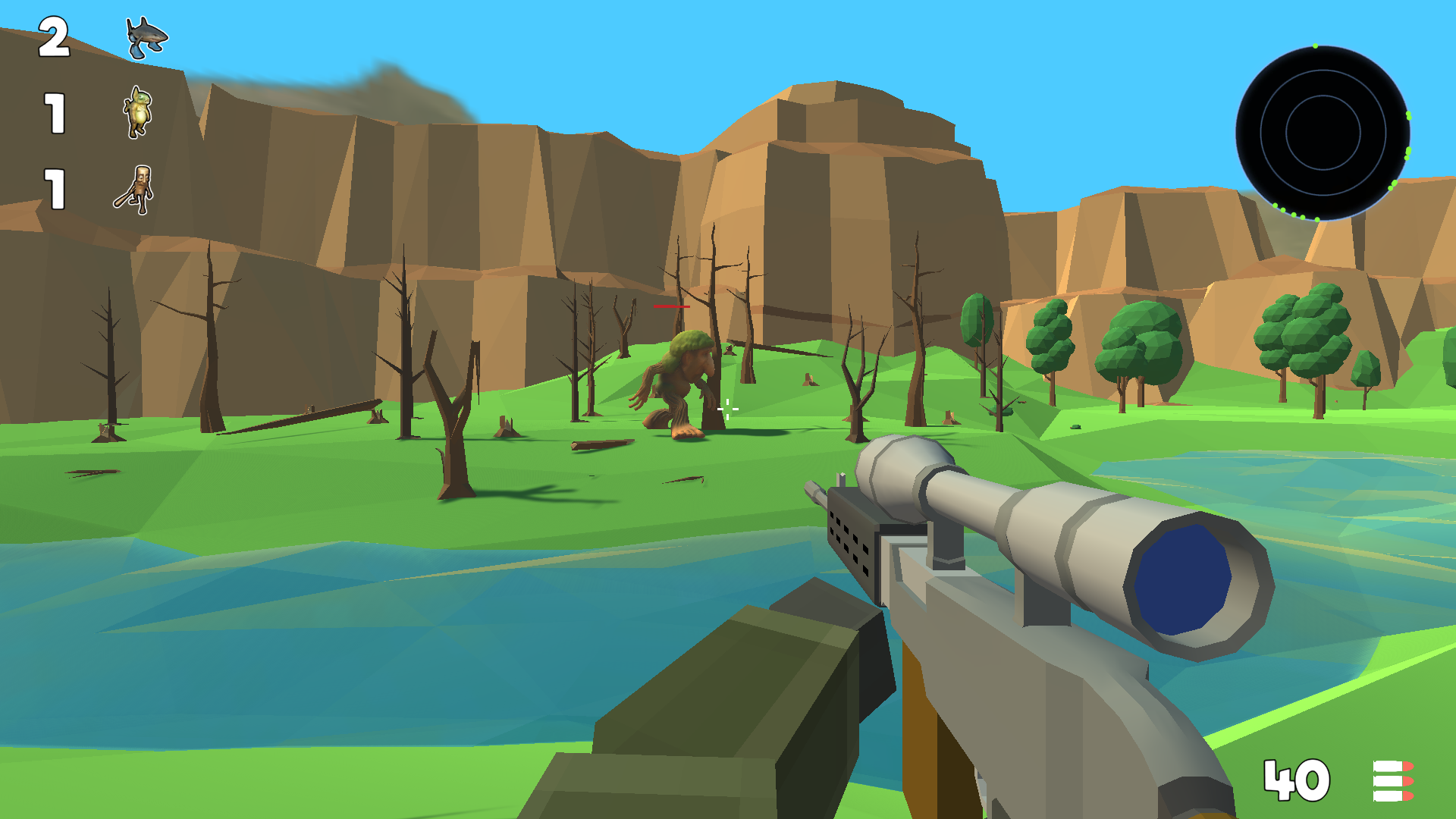Click the crosshair in screen center
The width and height of the screenshot is (1456, 819).
coord(727,409)
